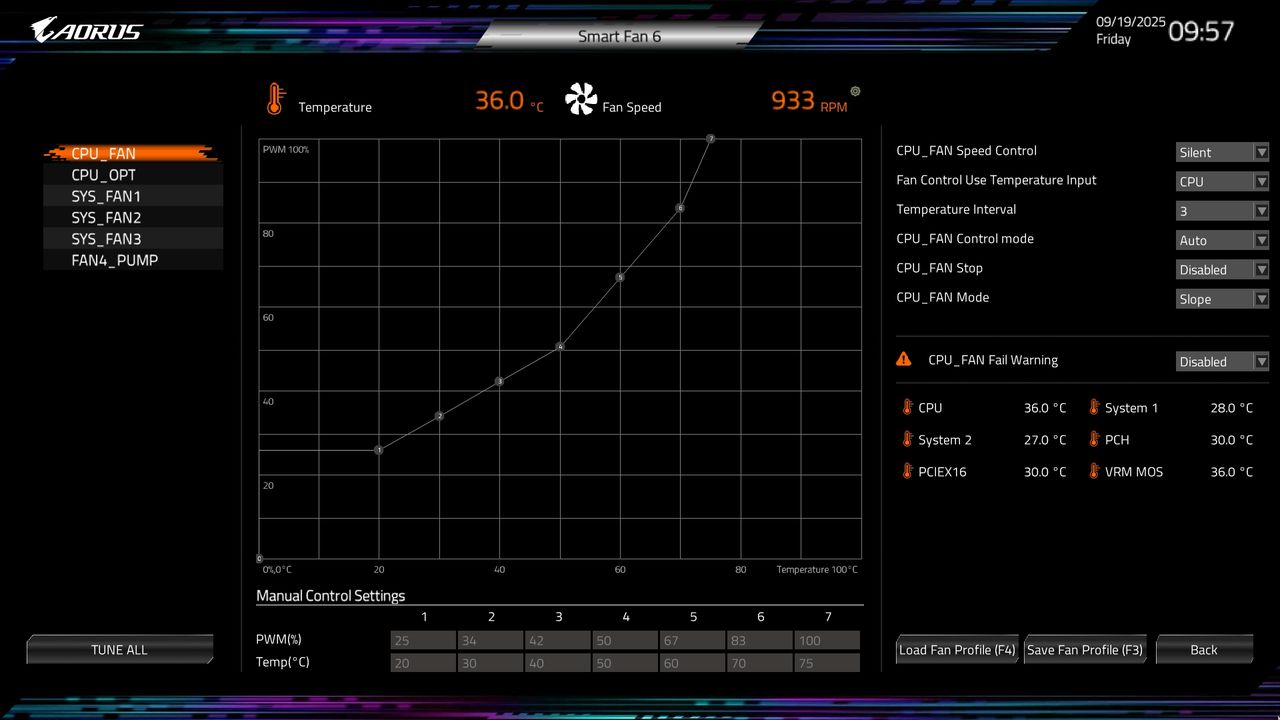Click the AORUS logo
This screenshot has height=720, width=1280.
click(x=85, y=28)
